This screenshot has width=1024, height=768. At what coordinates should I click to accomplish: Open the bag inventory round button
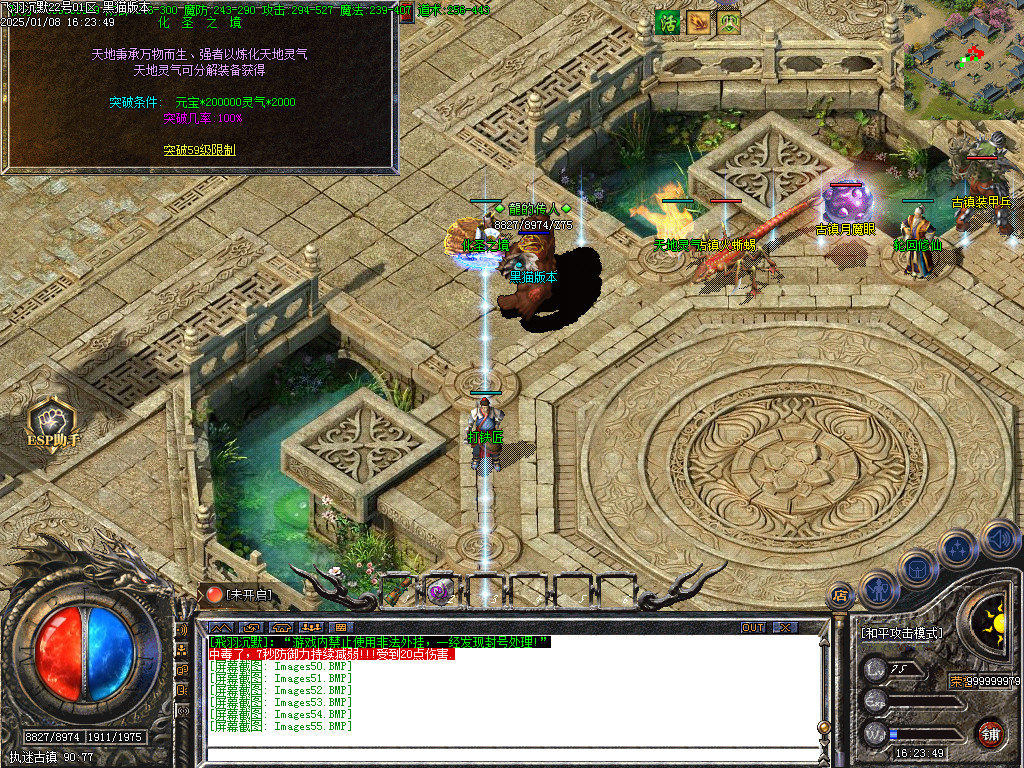916,568
